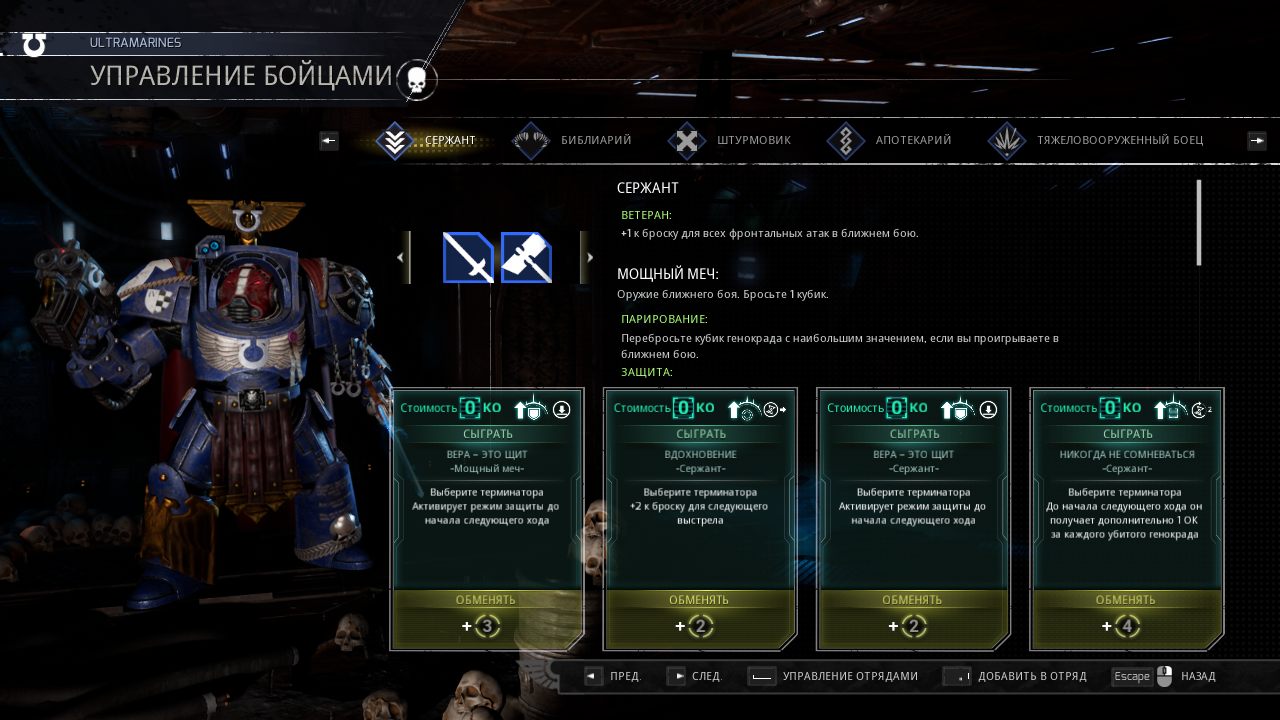Play the Никогда не сомневаться card
This screenshot has height=720, width=1280.
(1127, 434)
